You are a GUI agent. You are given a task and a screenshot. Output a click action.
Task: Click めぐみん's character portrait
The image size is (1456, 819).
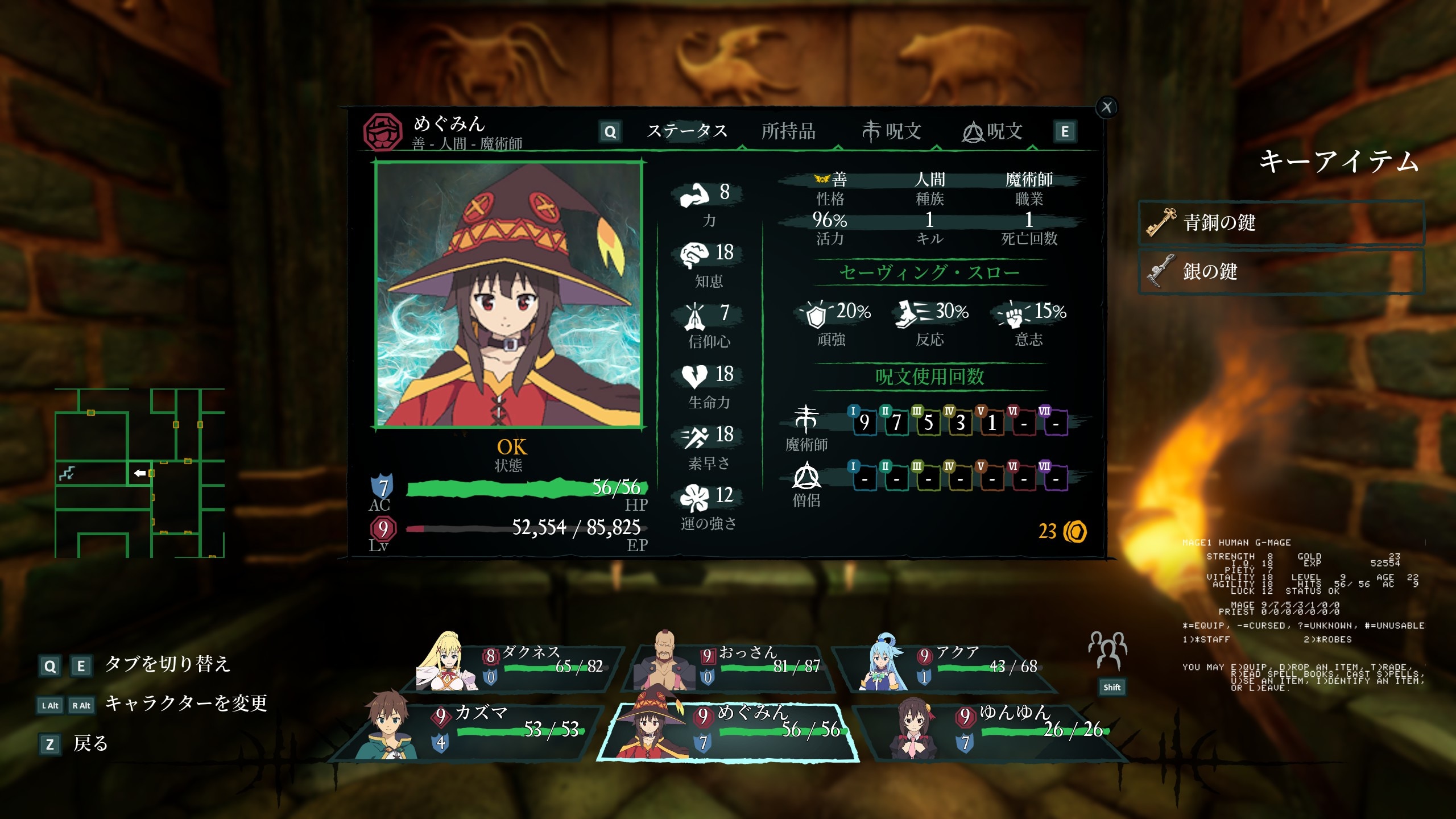tap(508, 294)
